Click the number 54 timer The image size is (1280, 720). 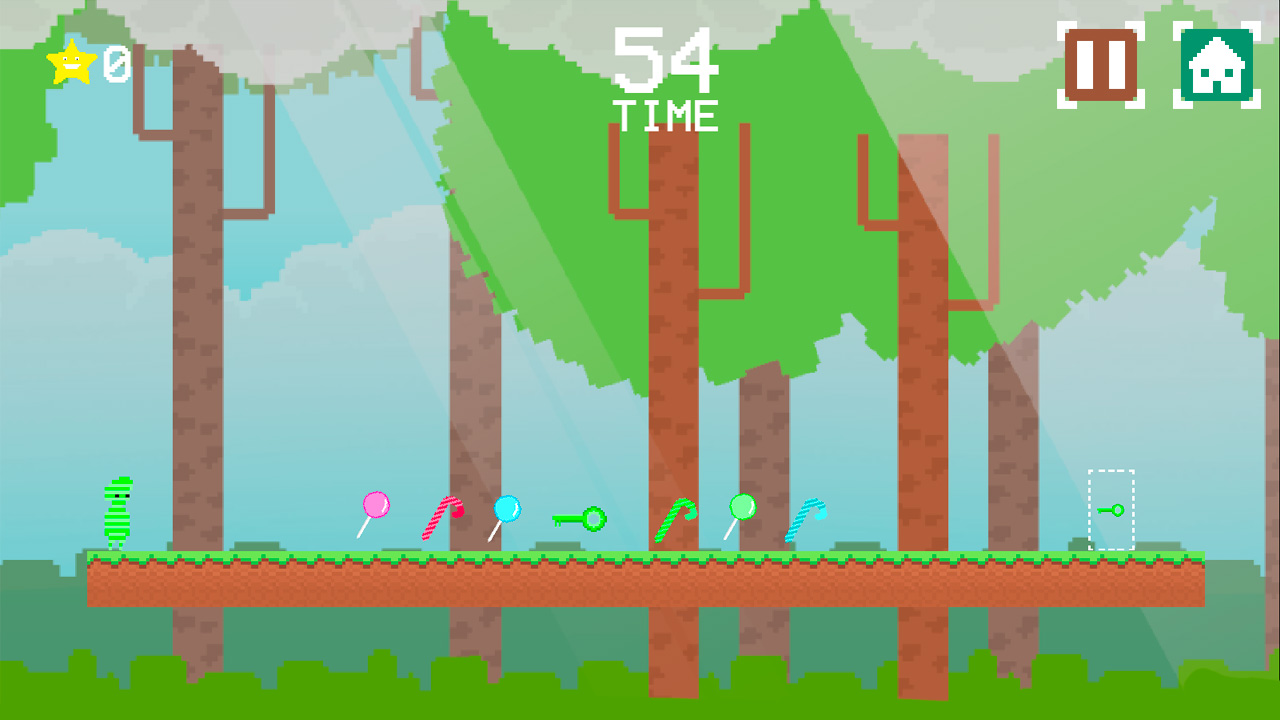click(668, 58)
